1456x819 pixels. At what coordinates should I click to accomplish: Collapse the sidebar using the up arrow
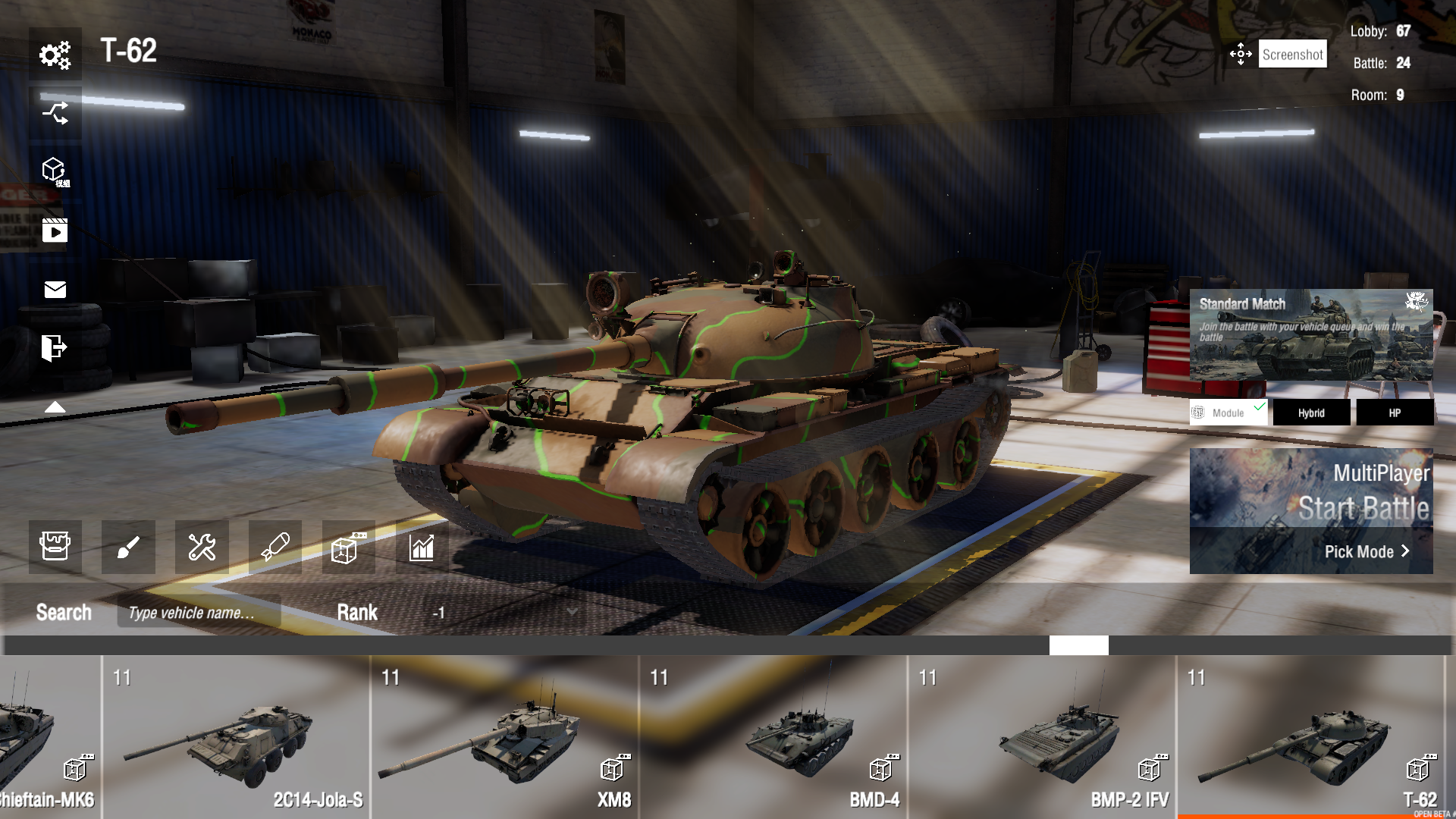(x=55, y=406)
